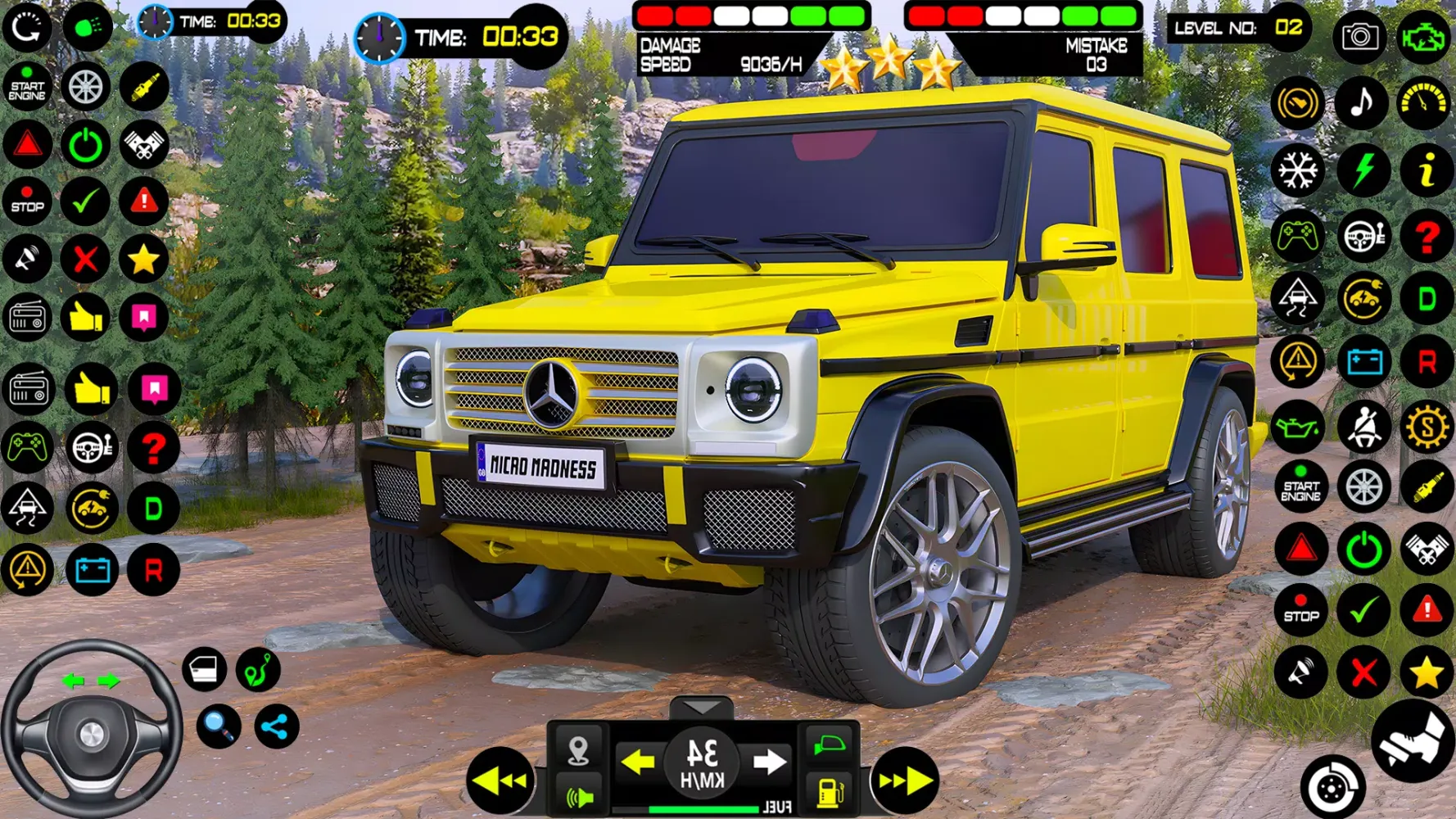Viewport: 1456px width, 819px height.
Task: Open the orange gear settings icon
Action: point(1426,427)
